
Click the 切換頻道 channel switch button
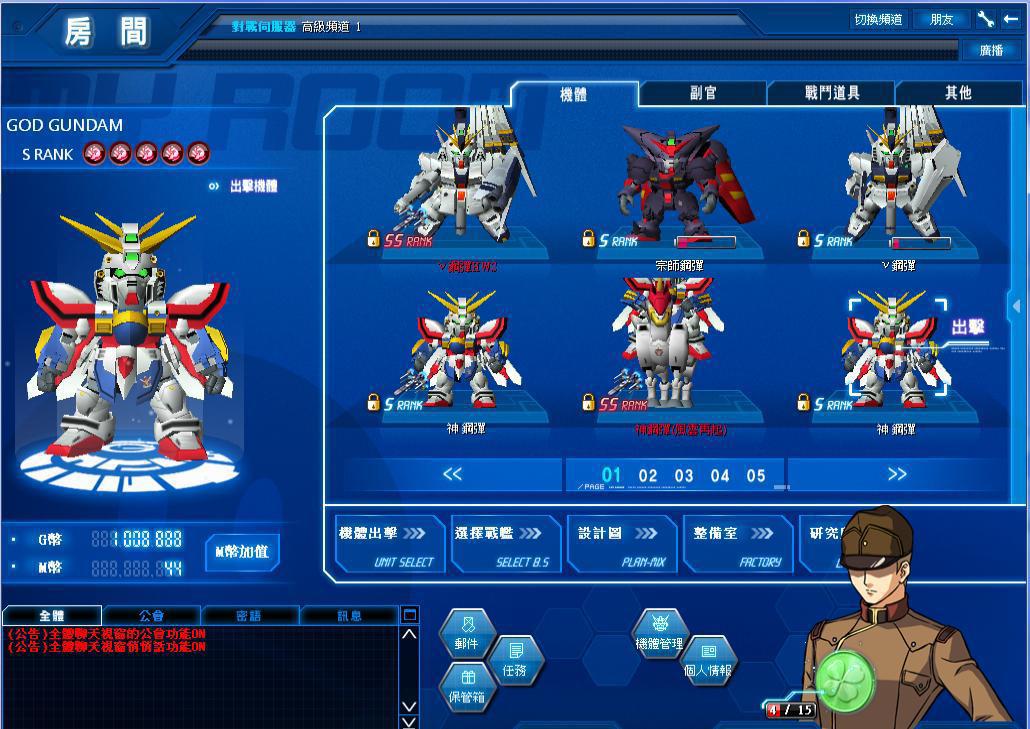pos(878,19)
